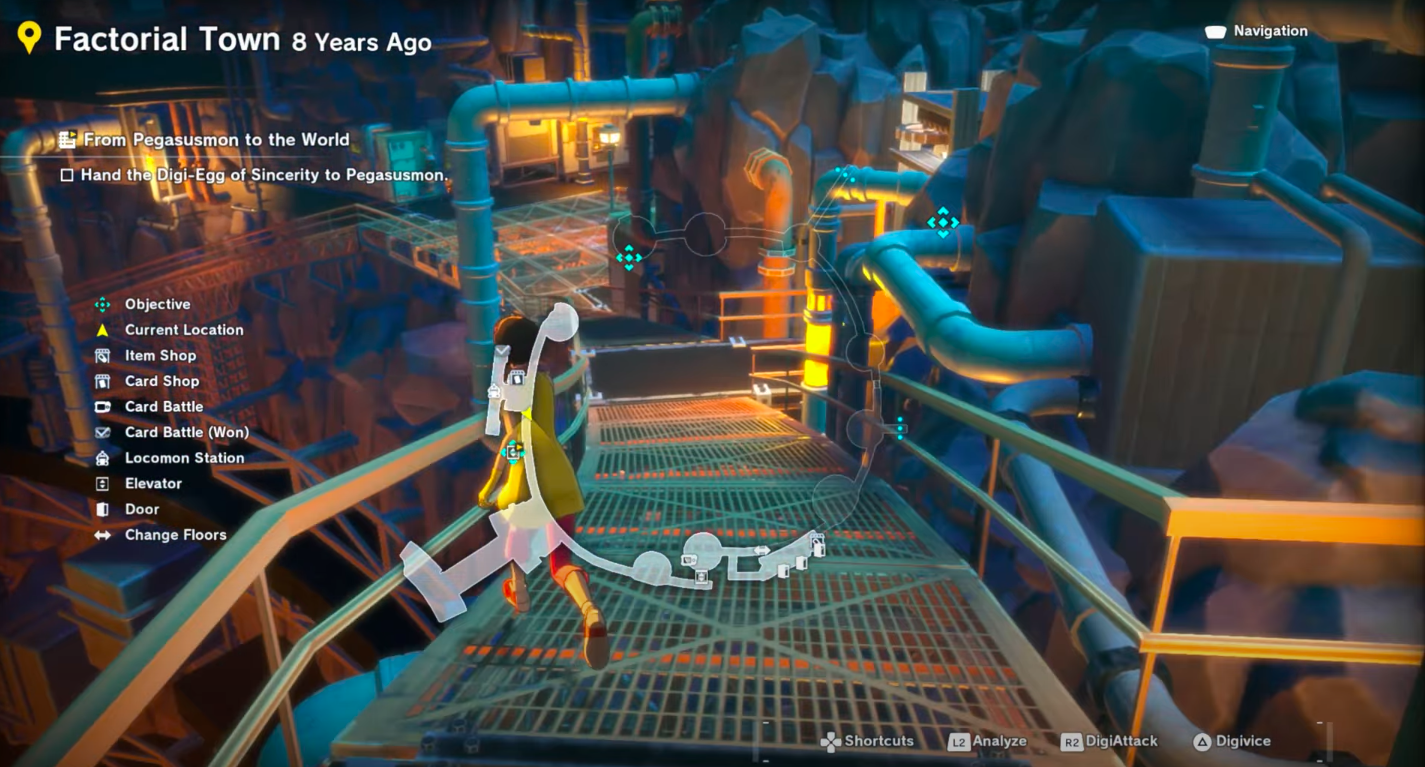1425x767 pixels.
Task: Choose the Card Shop legend entry
Action: (161, 381)
